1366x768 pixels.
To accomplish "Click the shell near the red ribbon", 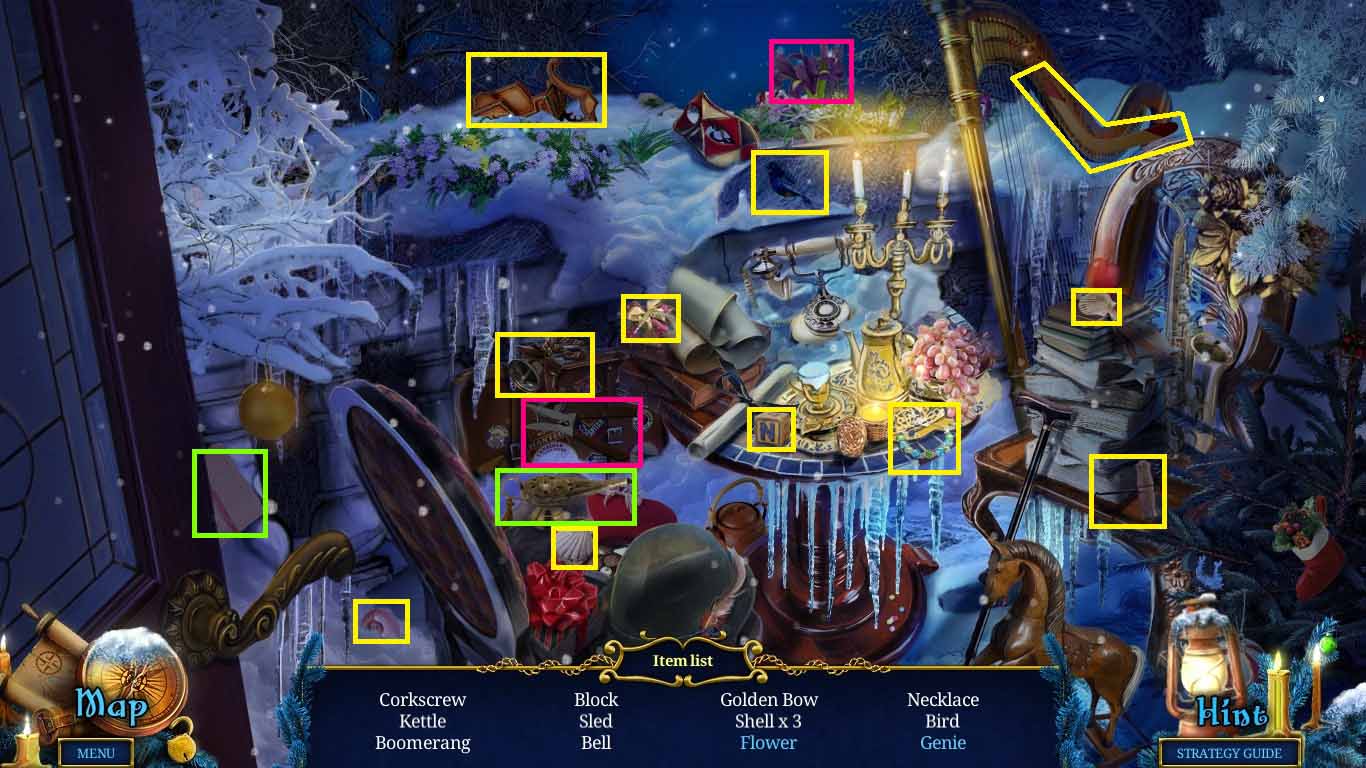I will tap(575, 545).
